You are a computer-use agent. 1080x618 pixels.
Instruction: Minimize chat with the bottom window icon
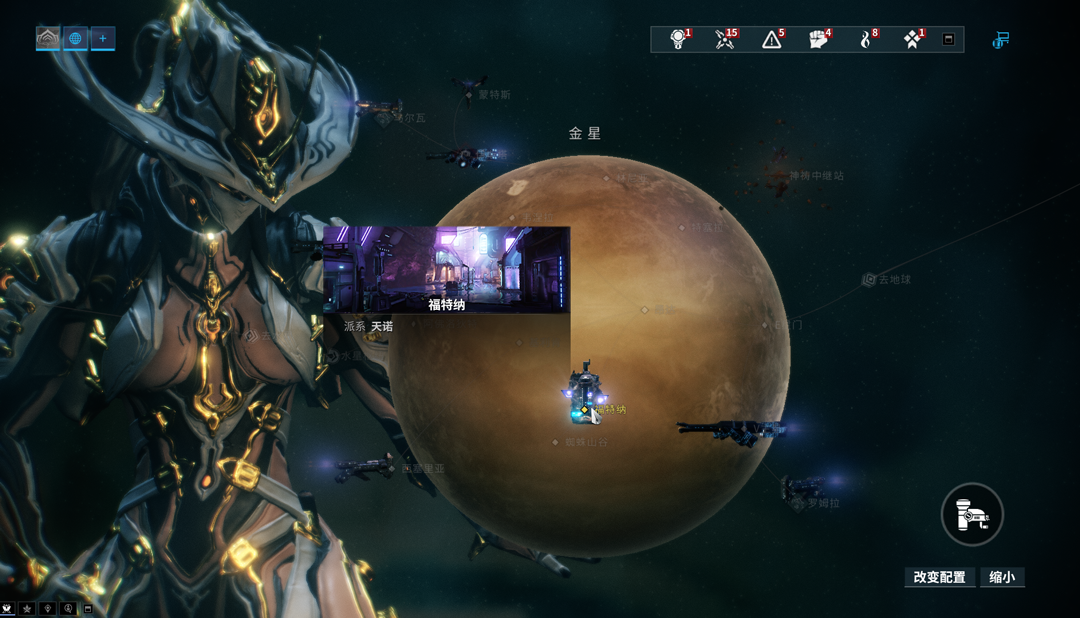[88, 609]
